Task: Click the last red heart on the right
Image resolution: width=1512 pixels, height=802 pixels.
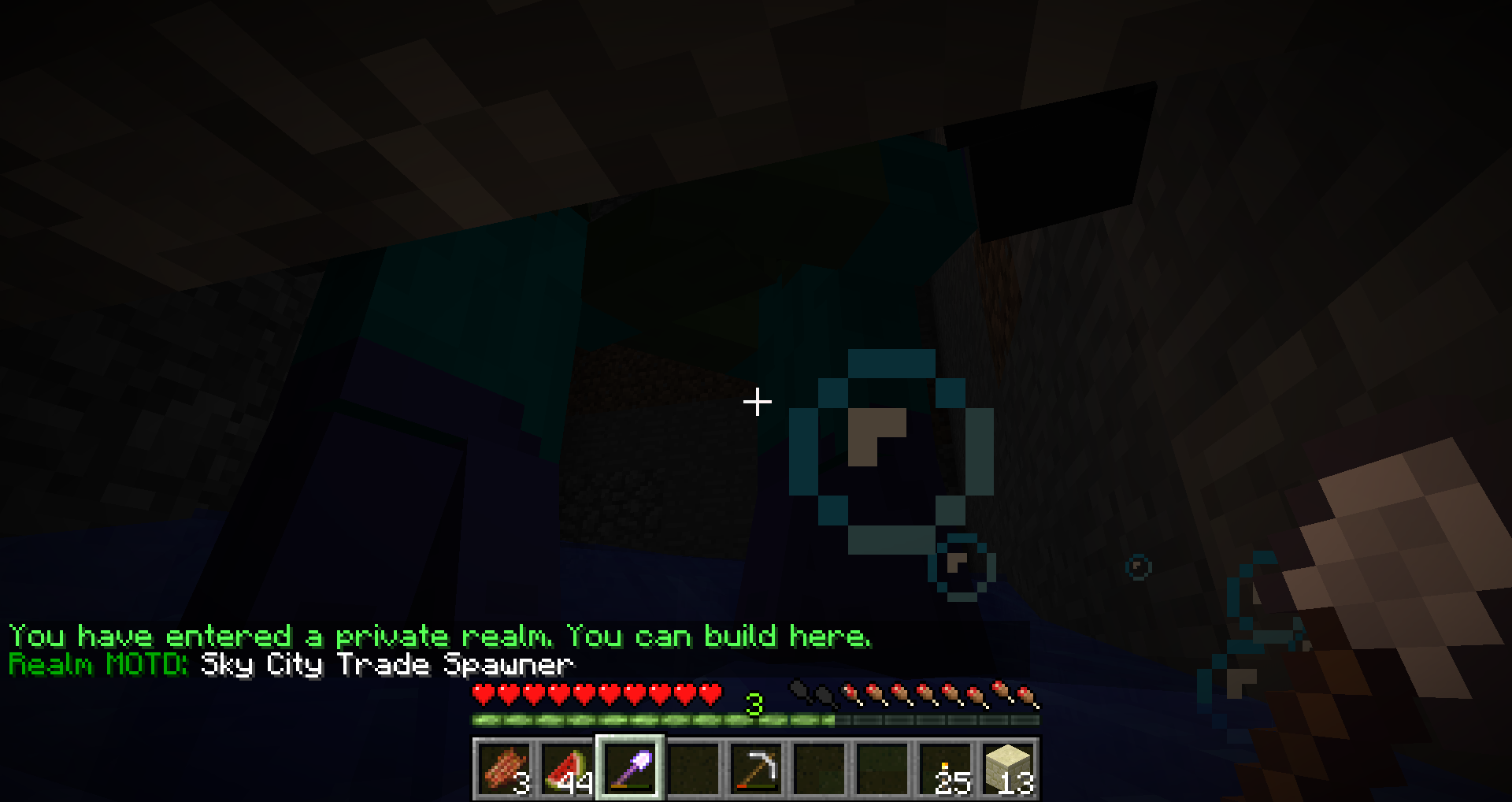Action: (711, 693)
